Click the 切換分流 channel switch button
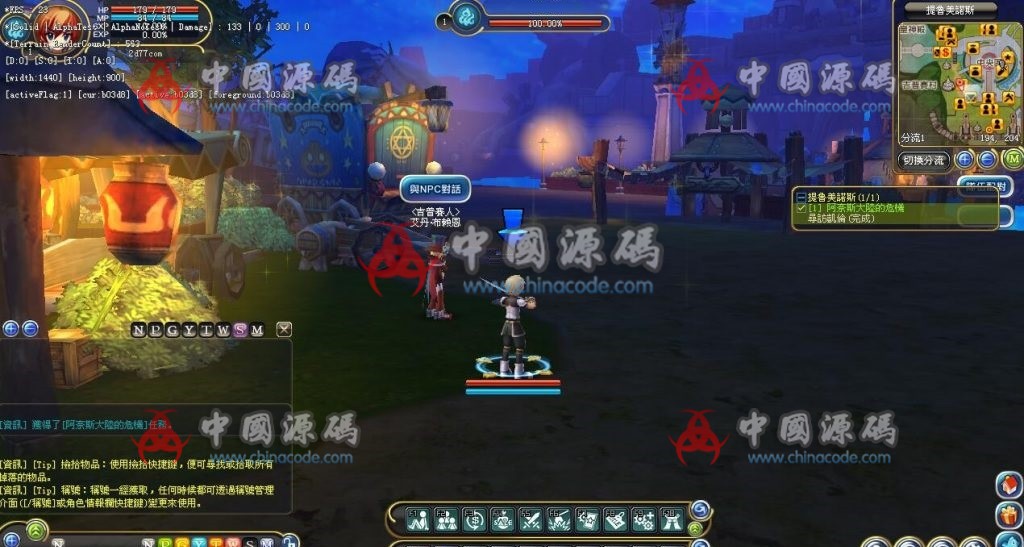Viewport: 1024px width, 547px height. (x=924, y=159)
